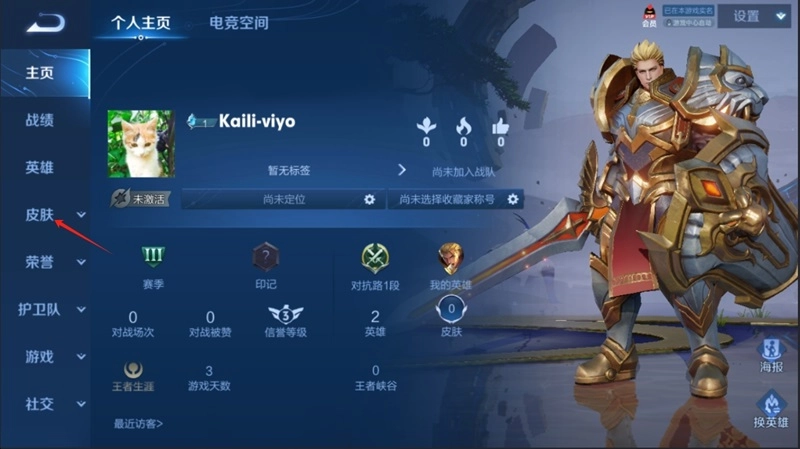Viewport: 800px width, 449px height.
Task: Open the 海报 poster button
Action: pyautogui.click(x=771, y=355)
